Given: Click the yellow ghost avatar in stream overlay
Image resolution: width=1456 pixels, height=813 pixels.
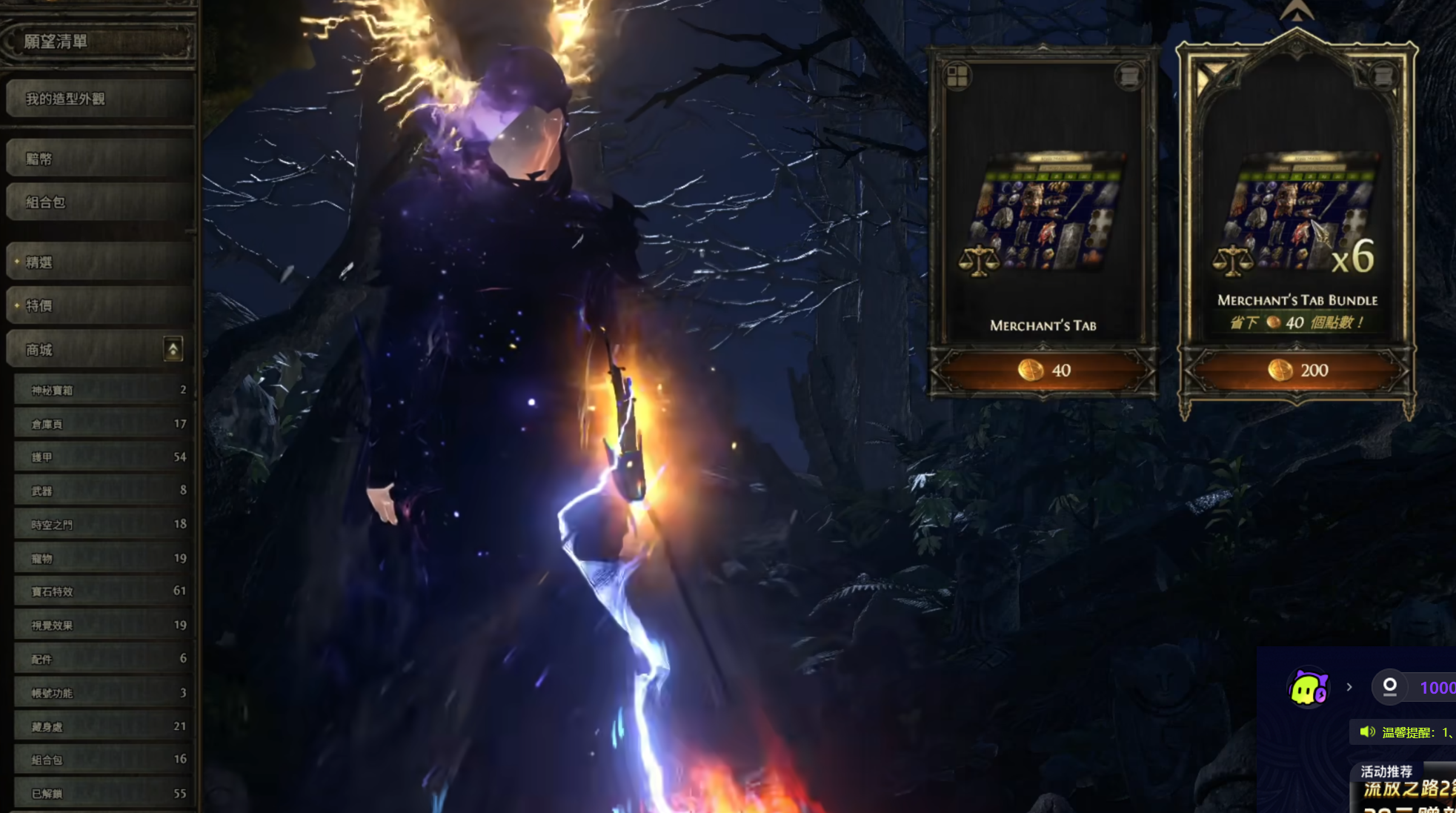Looking at the screenshot, I should pyautogui.click(x=1308, y=688).
